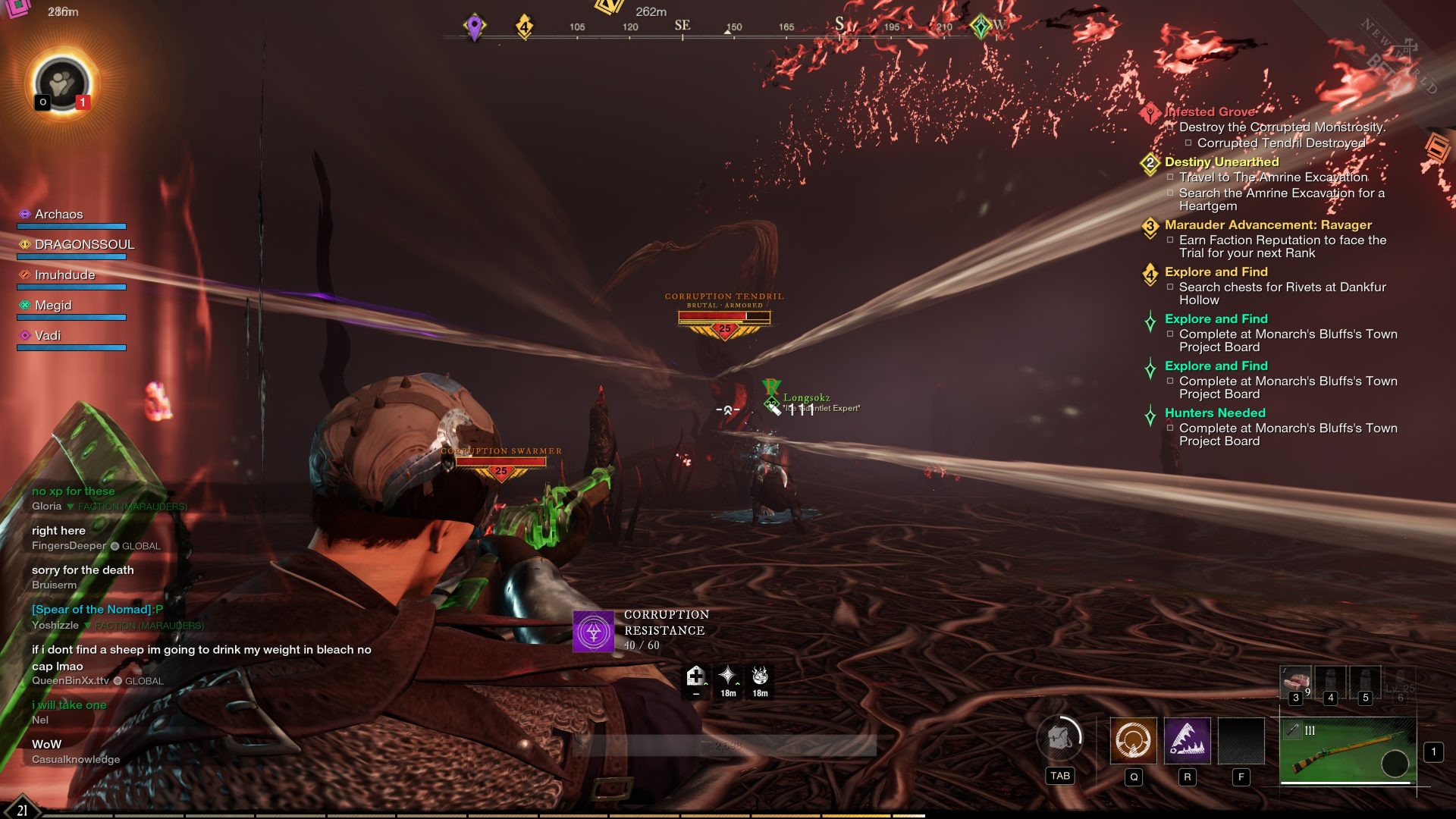
Task: Open the Destiny Unearthed quest entry
Action: click(1221, 162)
